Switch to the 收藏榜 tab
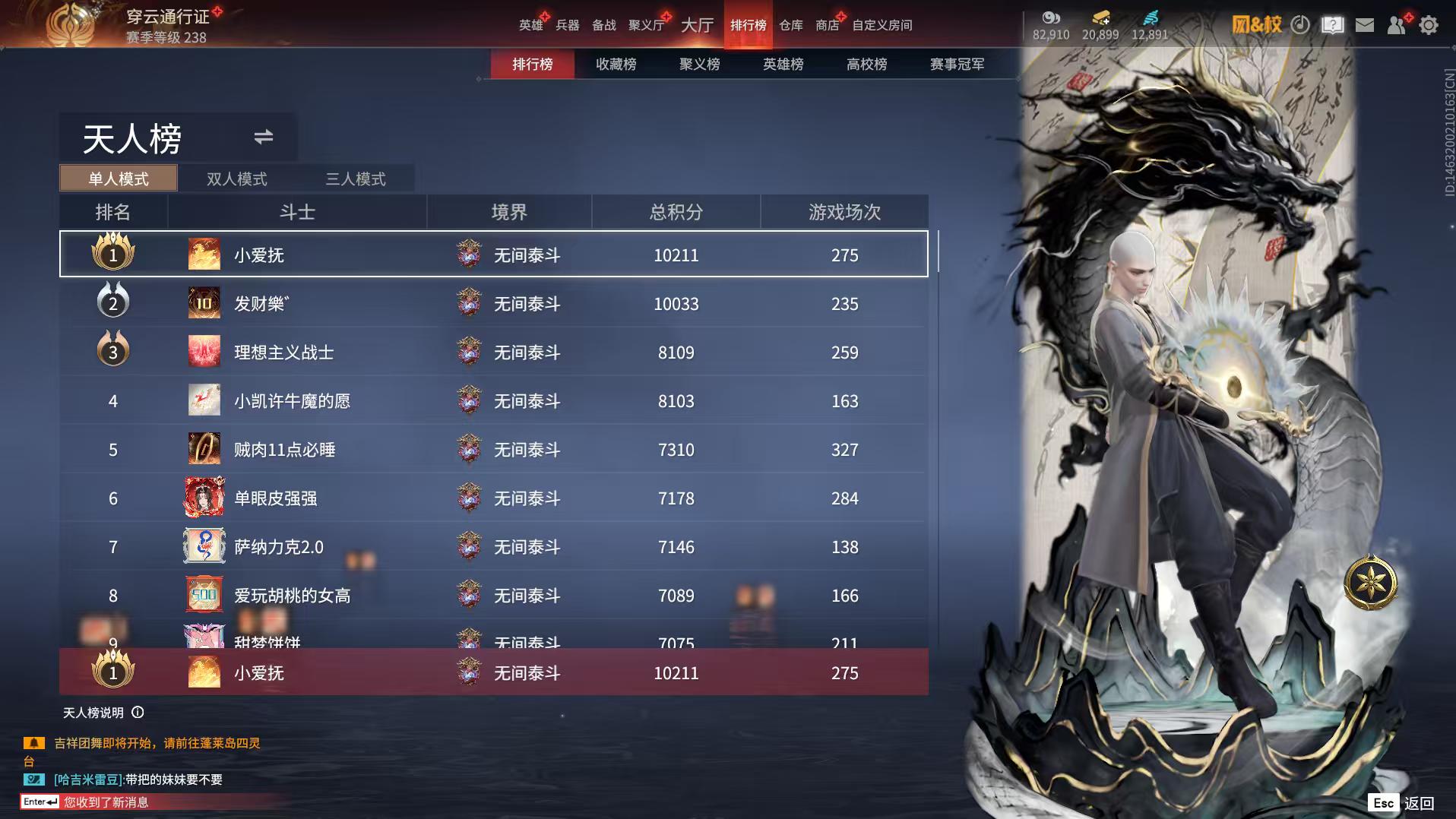This screenshot has height=819, width=1456. point(617,65)
